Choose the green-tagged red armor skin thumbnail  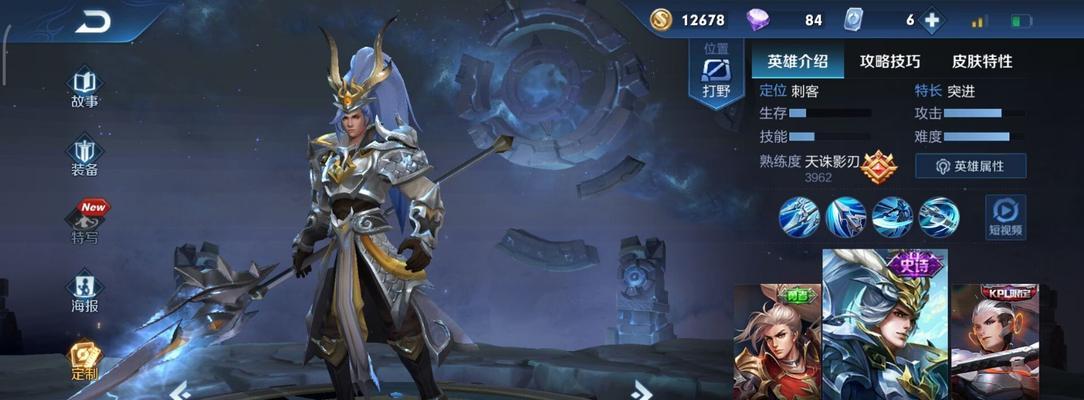776,342
